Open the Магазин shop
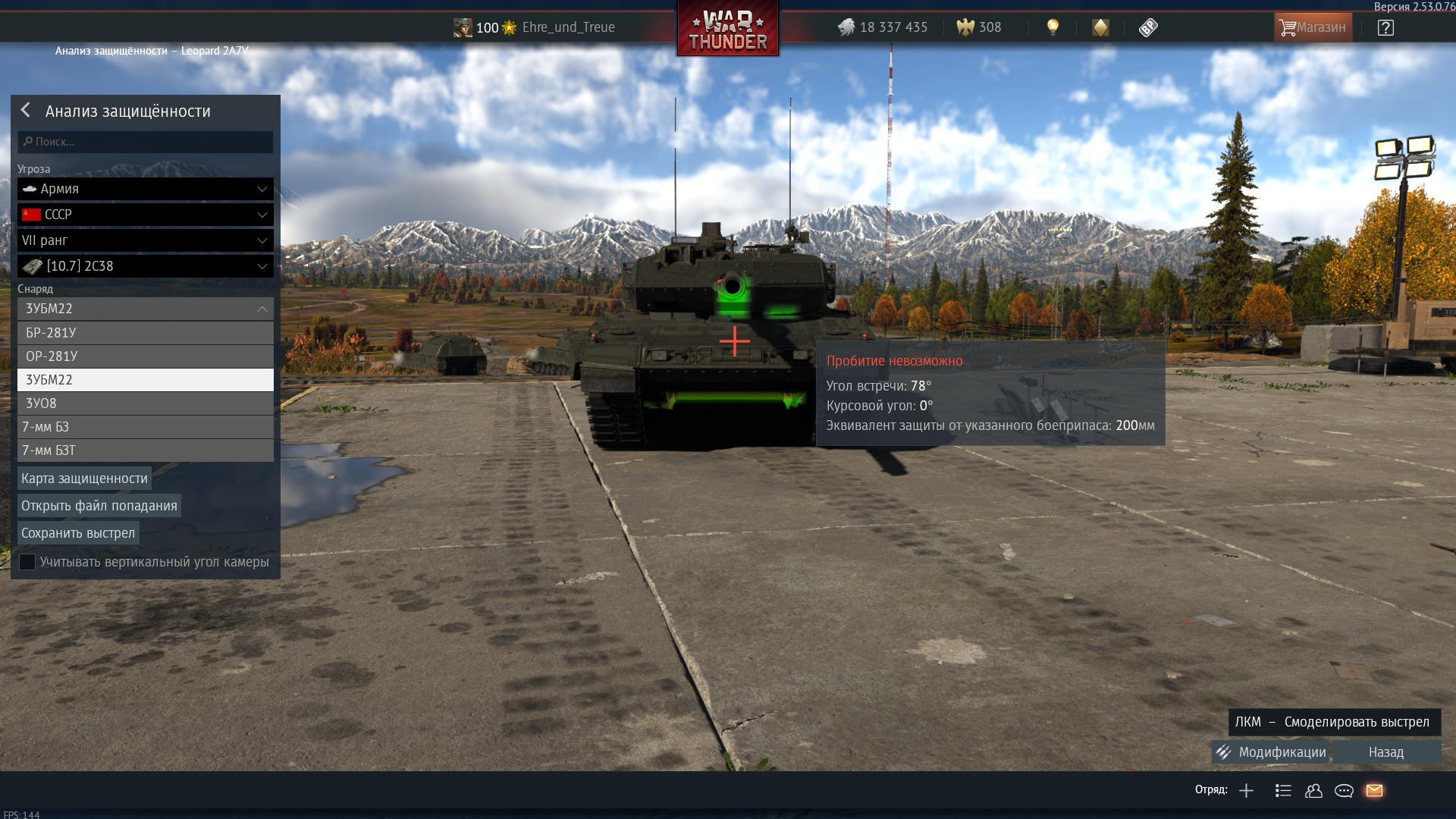The width and height of the screenshot is (1456, 819). point(1313,27)
